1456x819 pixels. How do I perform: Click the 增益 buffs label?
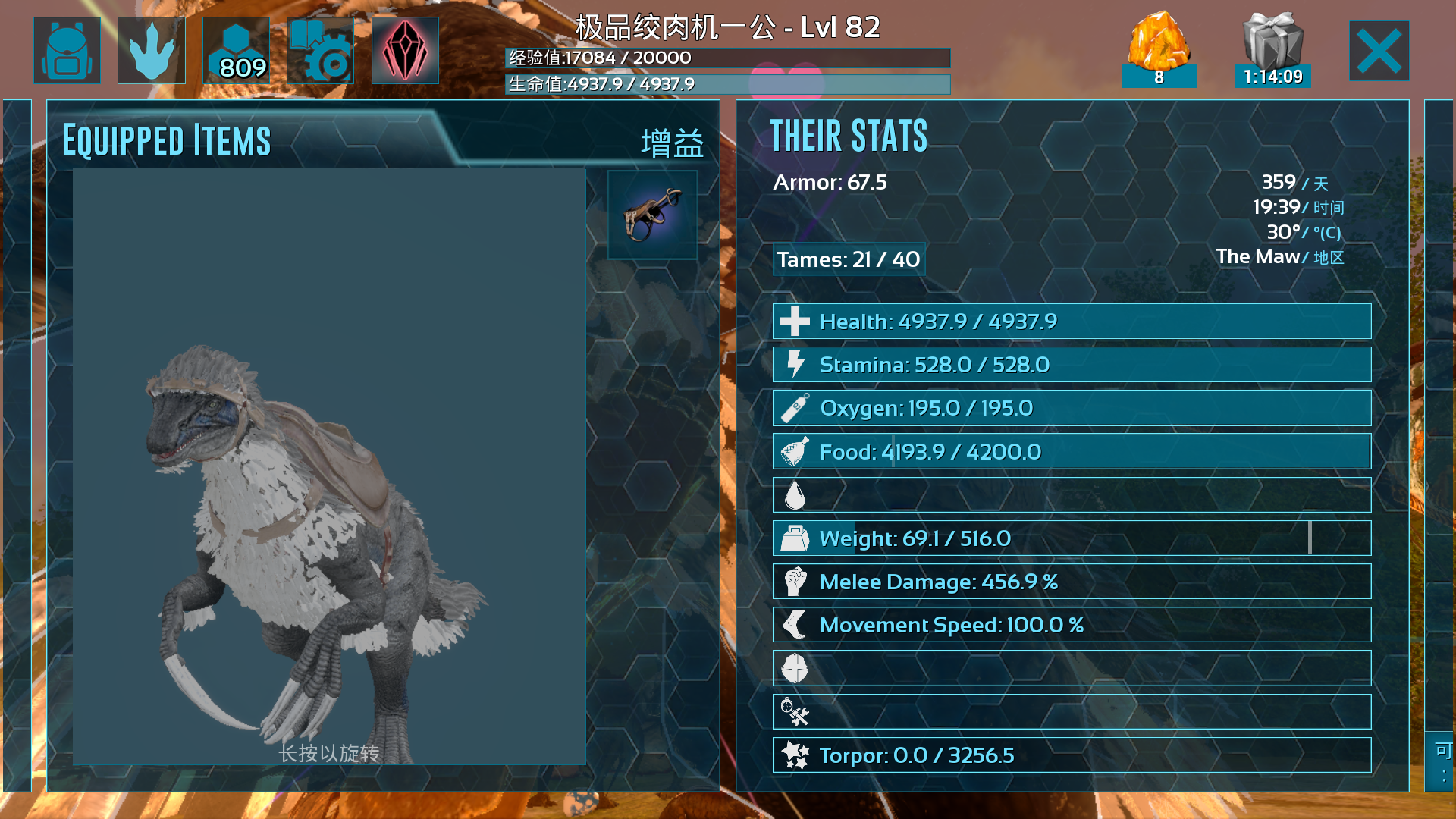pyautogui.click(x=672, y=143)
